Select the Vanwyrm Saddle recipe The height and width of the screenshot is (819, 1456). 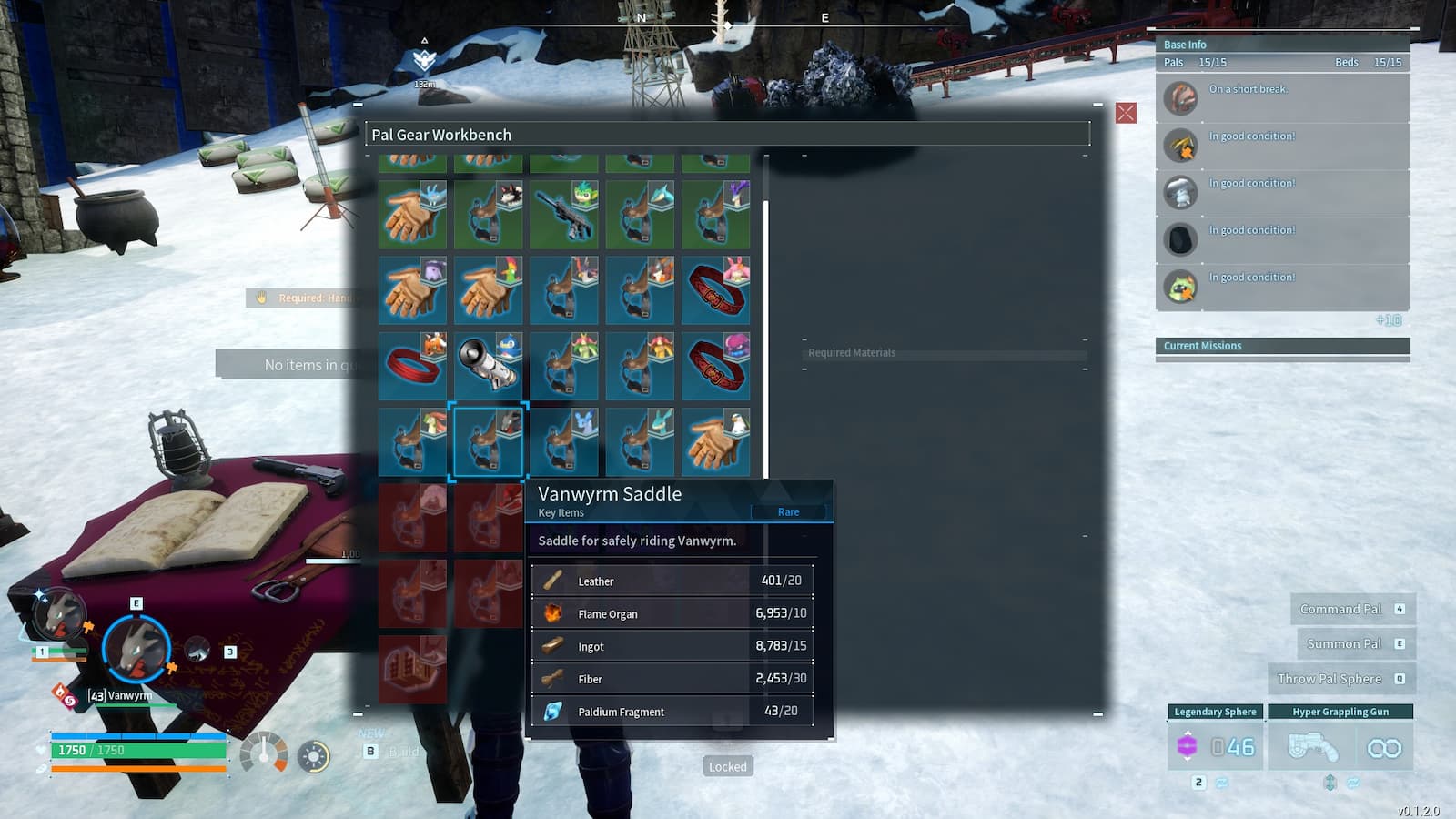coord(489,441)
